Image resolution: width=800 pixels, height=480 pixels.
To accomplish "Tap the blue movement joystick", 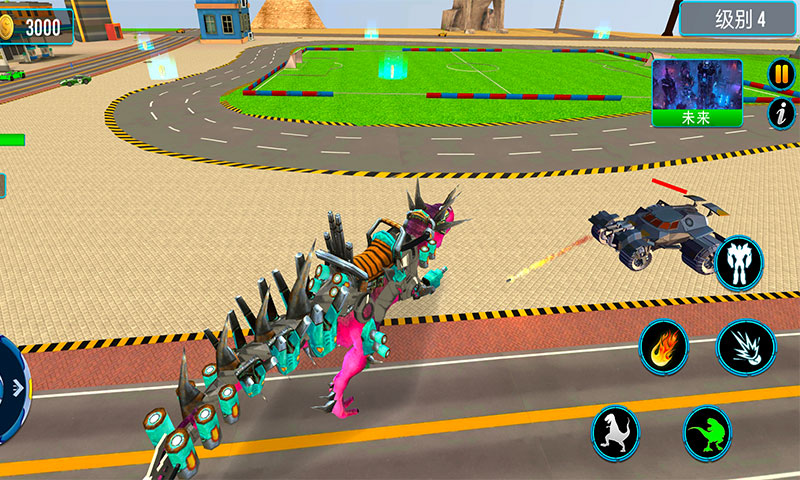I will coord(10,388).
